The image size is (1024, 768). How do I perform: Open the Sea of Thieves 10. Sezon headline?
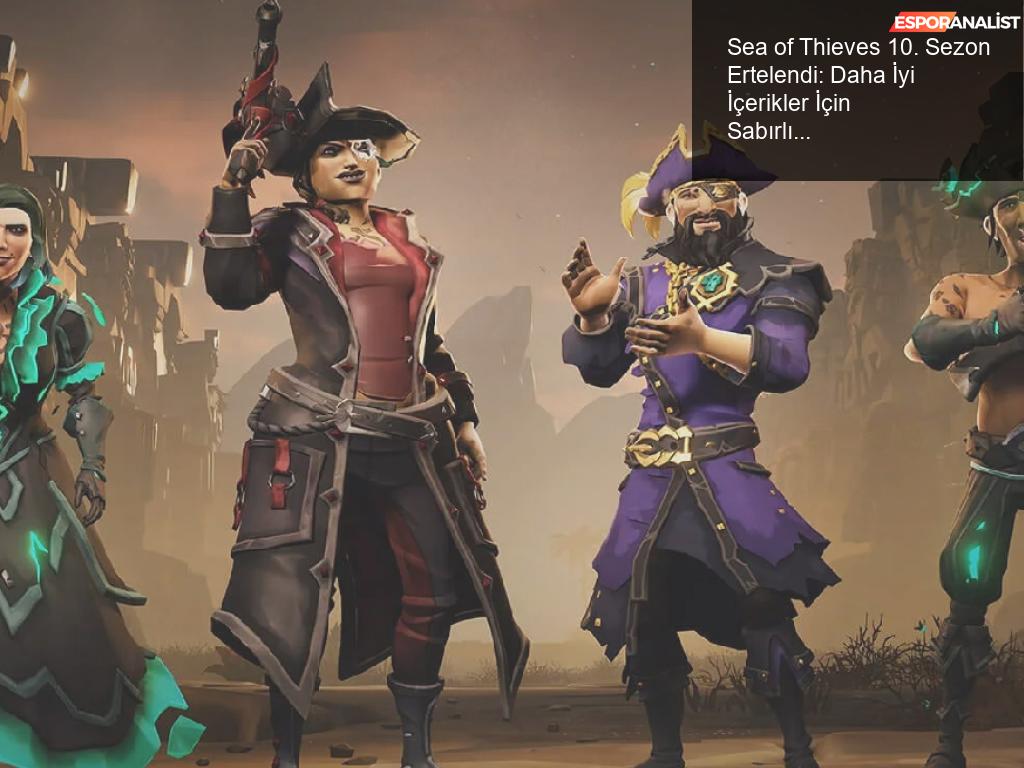[857, 88]
